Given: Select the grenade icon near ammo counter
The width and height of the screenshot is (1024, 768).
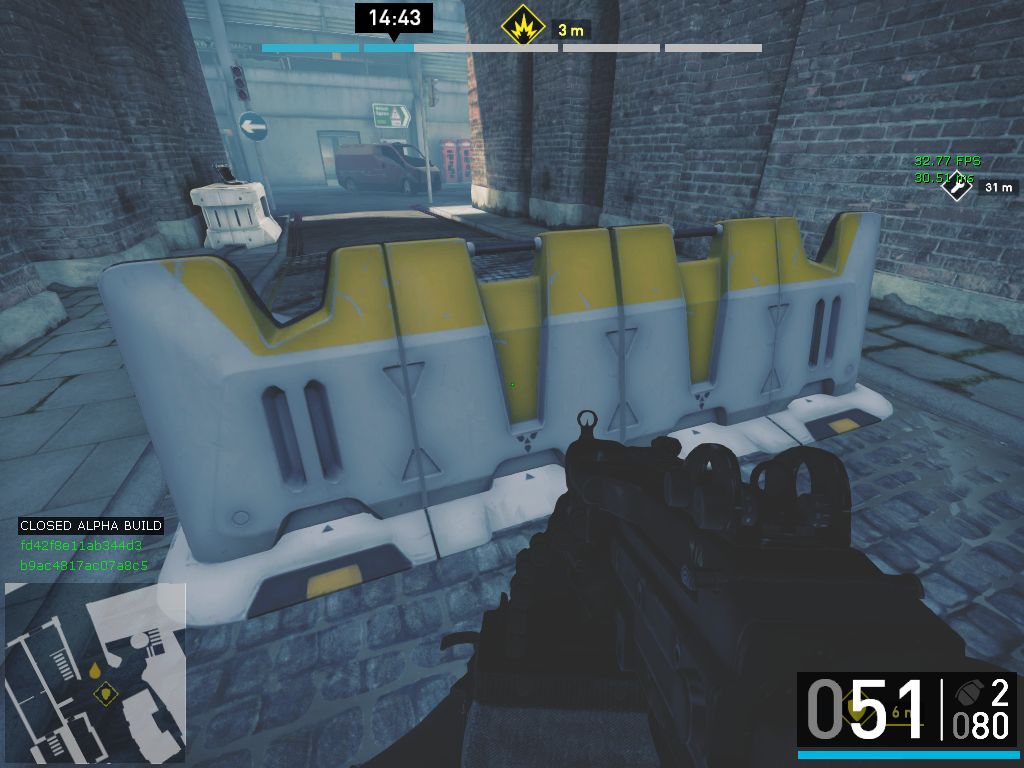Looking at the screenshot, I should (968, 692).
